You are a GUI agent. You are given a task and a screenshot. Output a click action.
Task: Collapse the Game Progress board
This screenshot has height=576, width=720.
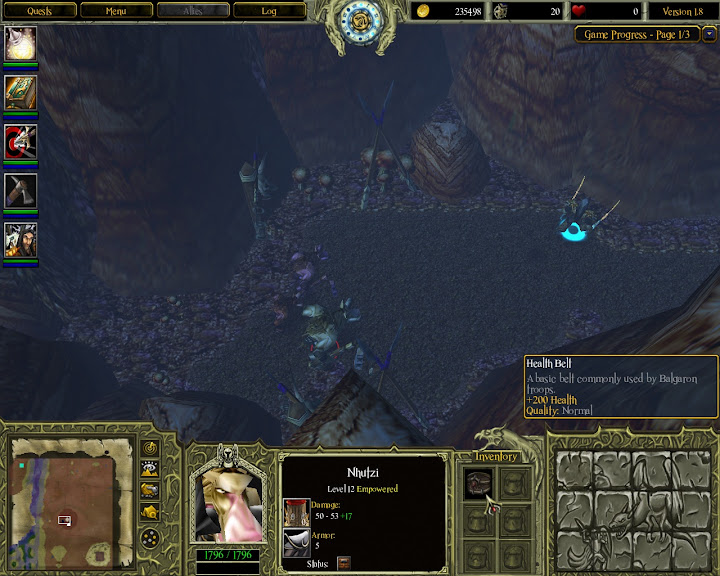[x=710, y=34]
